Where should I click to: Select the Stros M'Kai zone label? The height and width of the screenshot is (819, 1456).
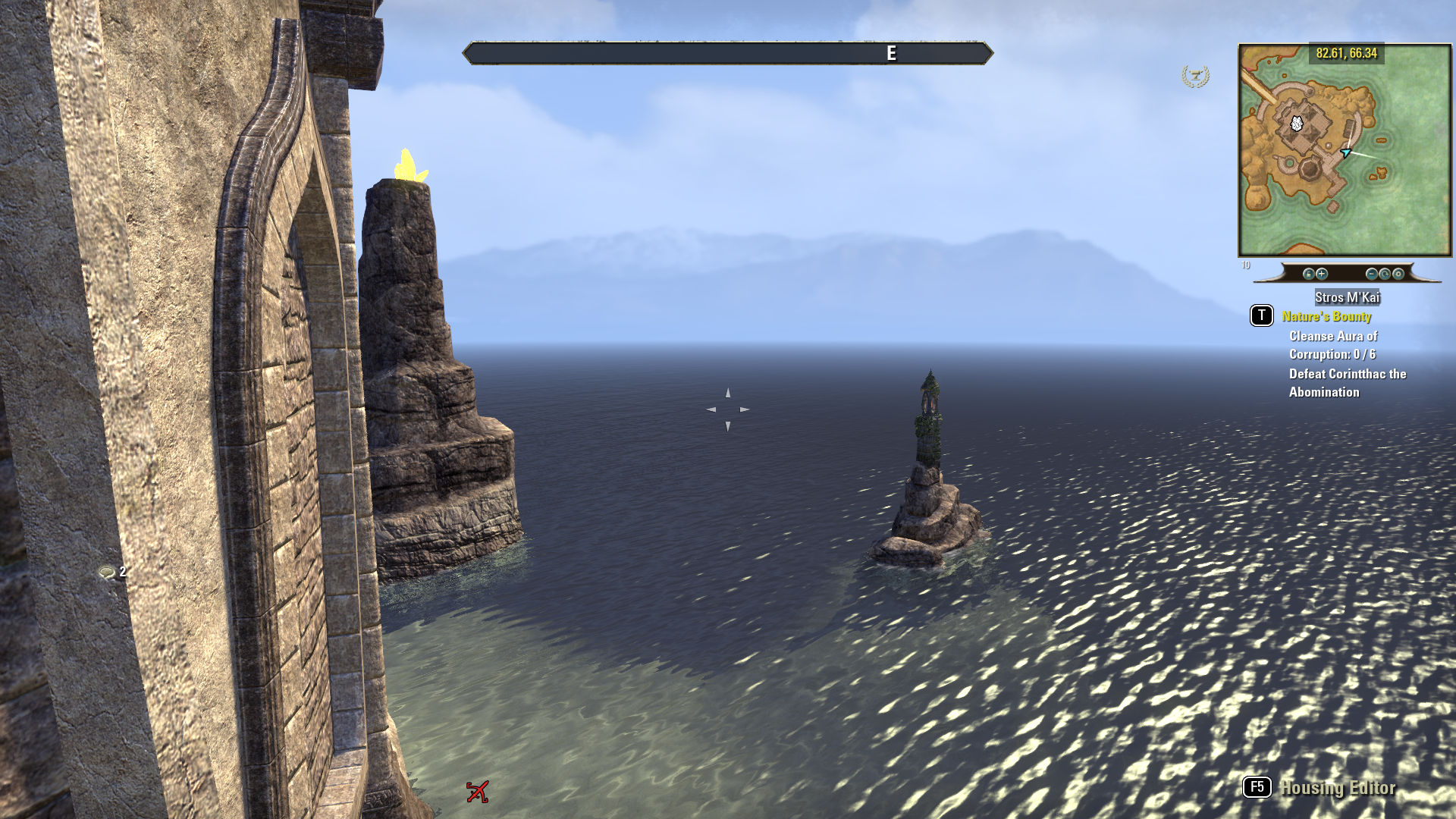(x=1348, y=298)
